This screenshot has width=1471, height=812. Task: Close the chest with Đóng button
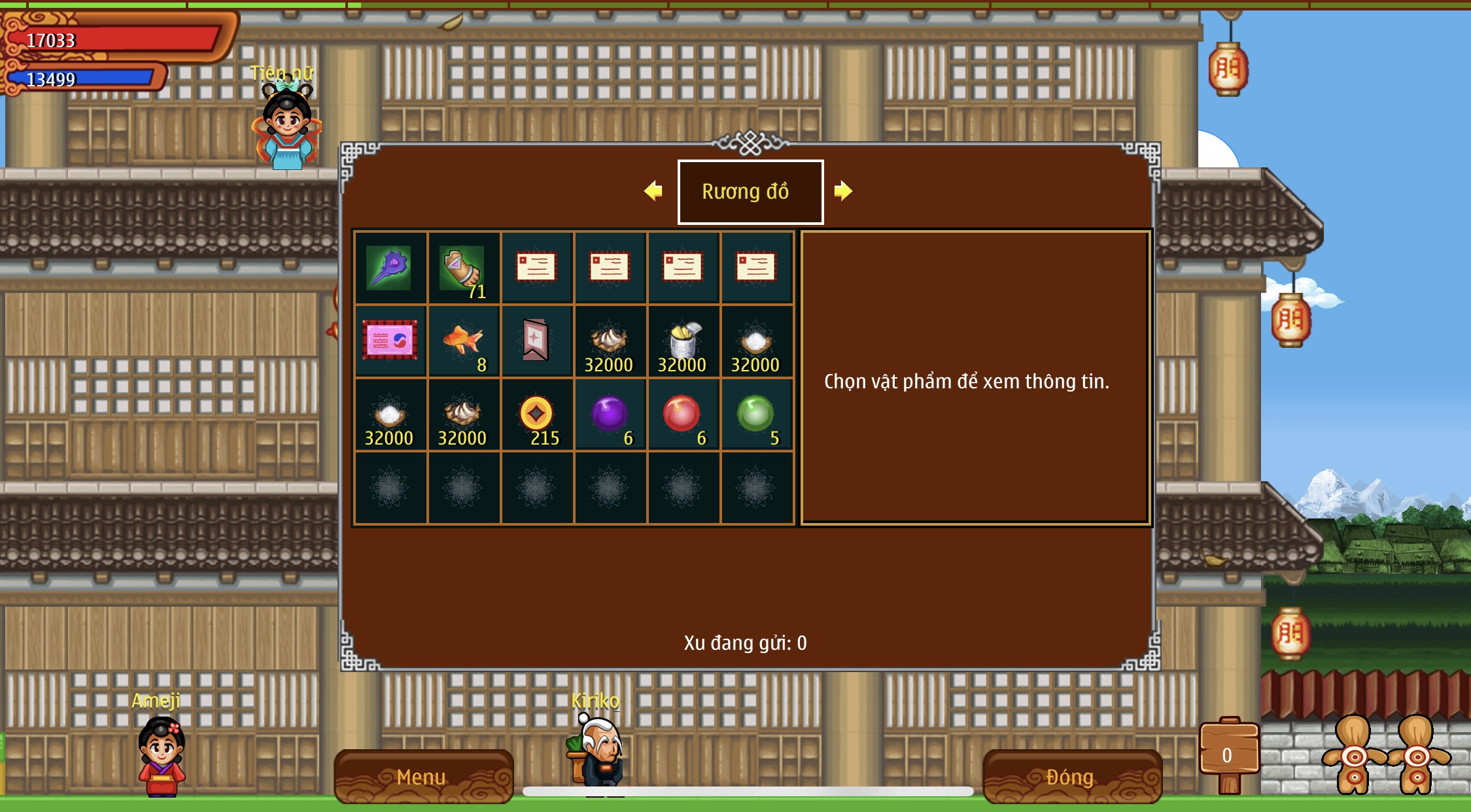pyautogui.click(x=1071, y=776)
